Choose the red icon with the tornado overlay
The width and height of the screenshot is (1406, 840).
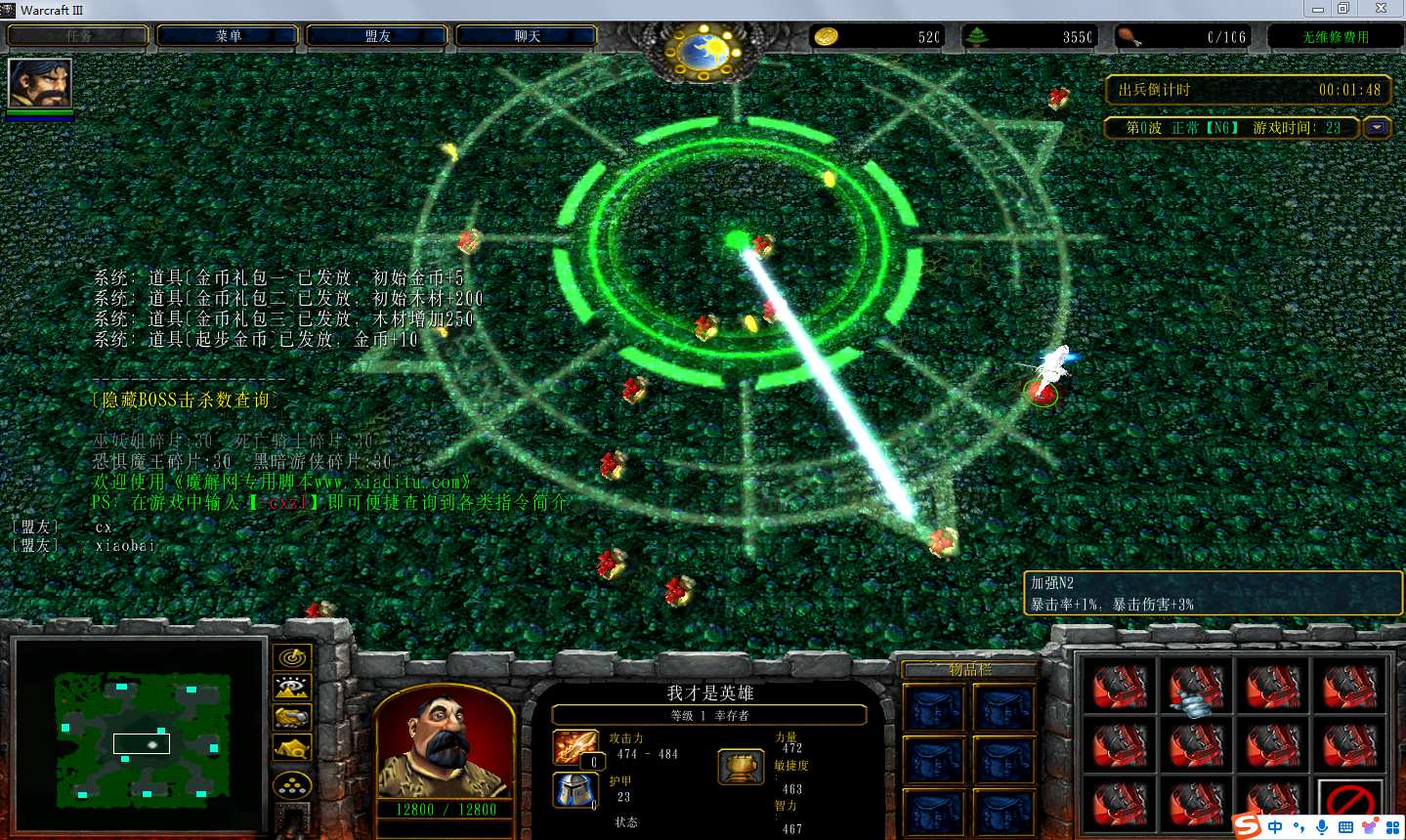[x=1196, y=688]
